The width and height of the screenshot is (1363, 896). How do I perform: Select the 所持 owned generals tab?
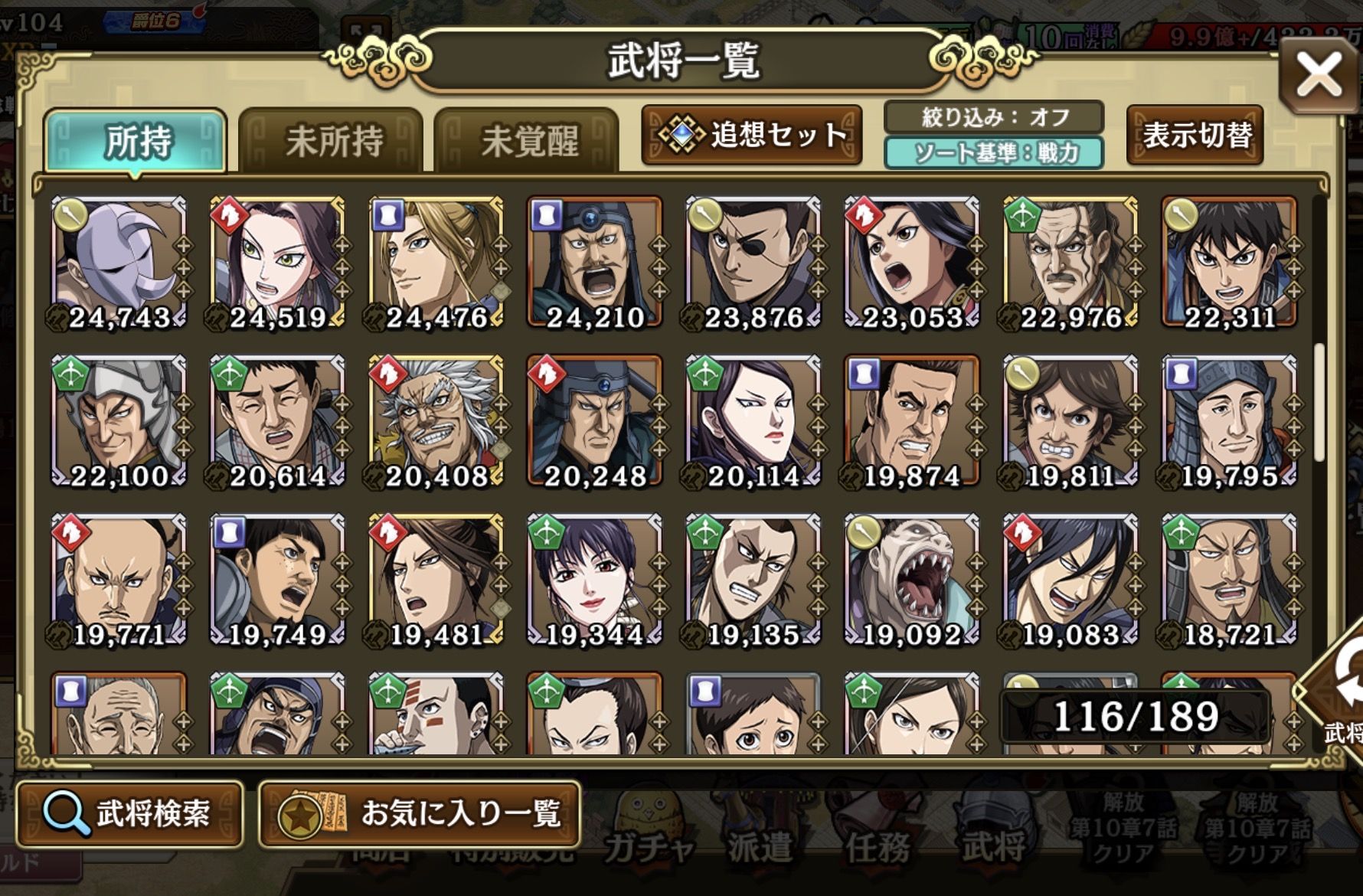point(136,142)
